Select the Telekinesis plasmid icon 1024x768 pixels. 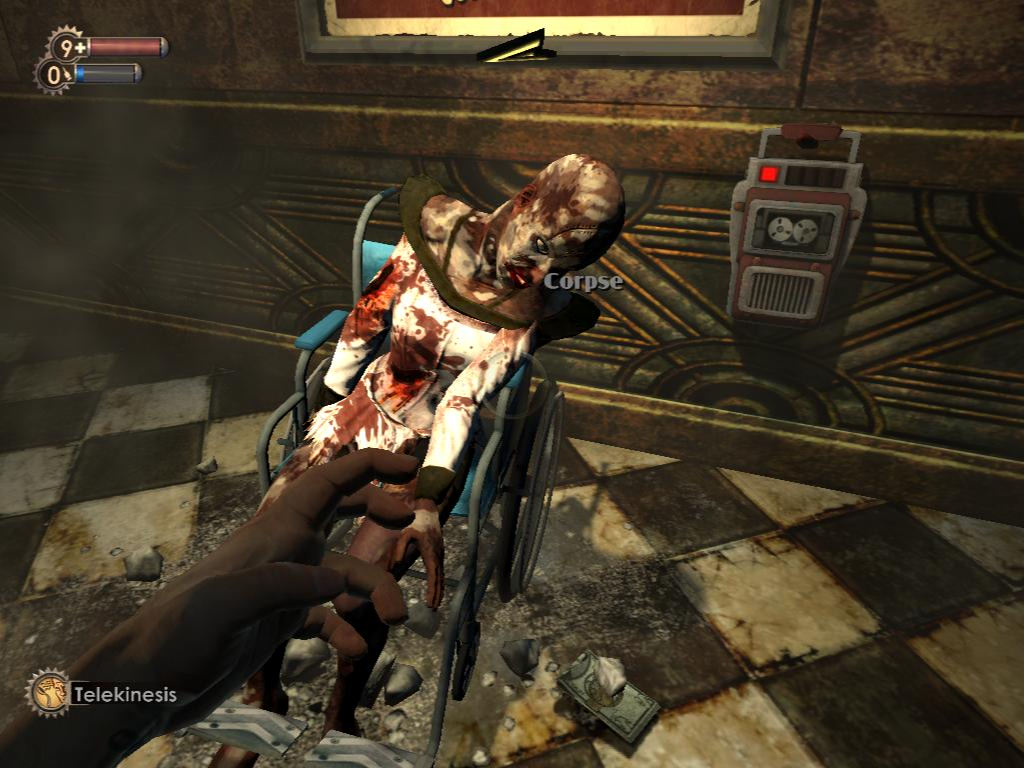tap(48, 692)
